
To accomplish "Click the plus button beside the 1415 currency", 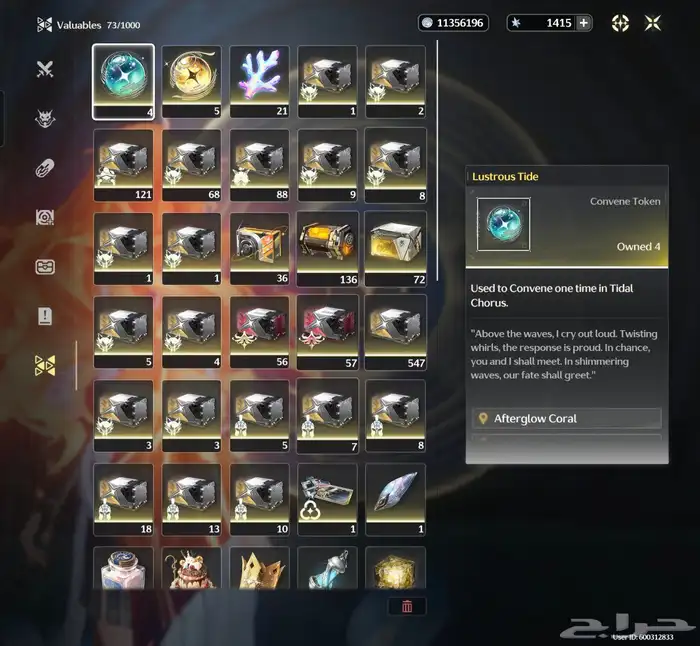I will [584, 23].
